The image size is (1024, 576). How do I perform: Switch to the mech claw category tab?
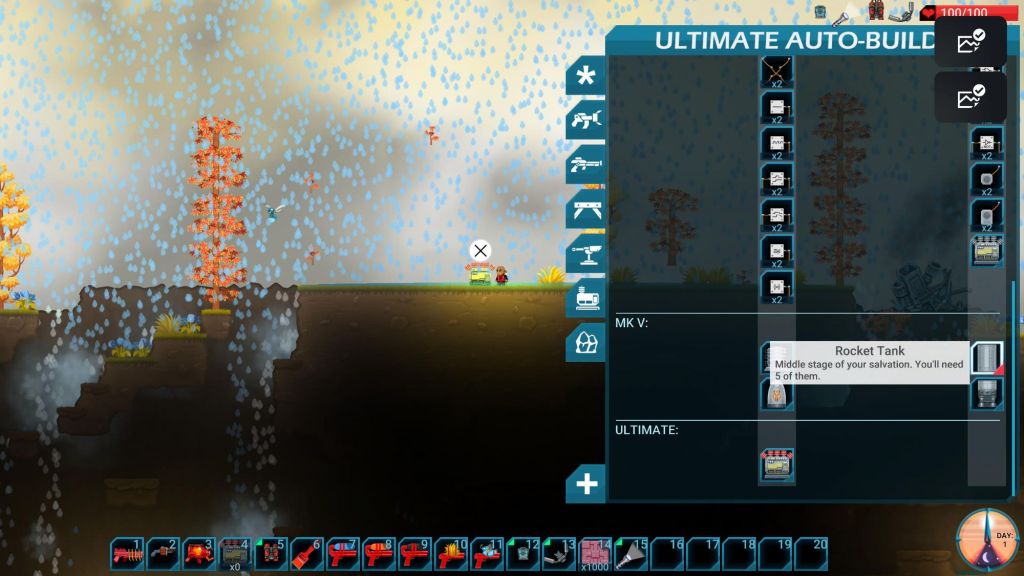(x=586, y=120)
